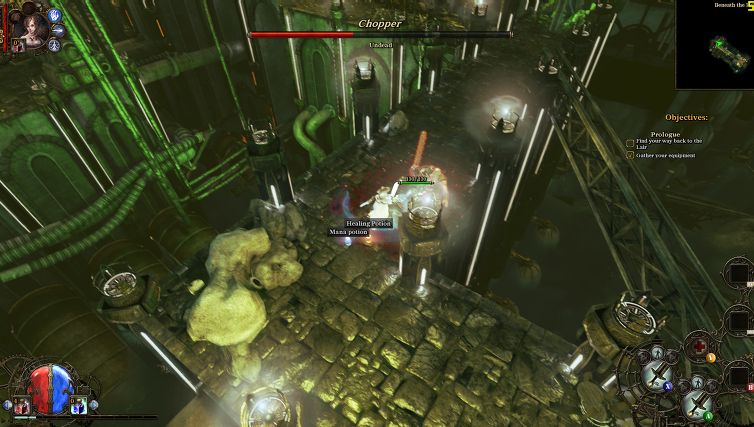Use the sword attack skill with A badge

coord(696,403)
